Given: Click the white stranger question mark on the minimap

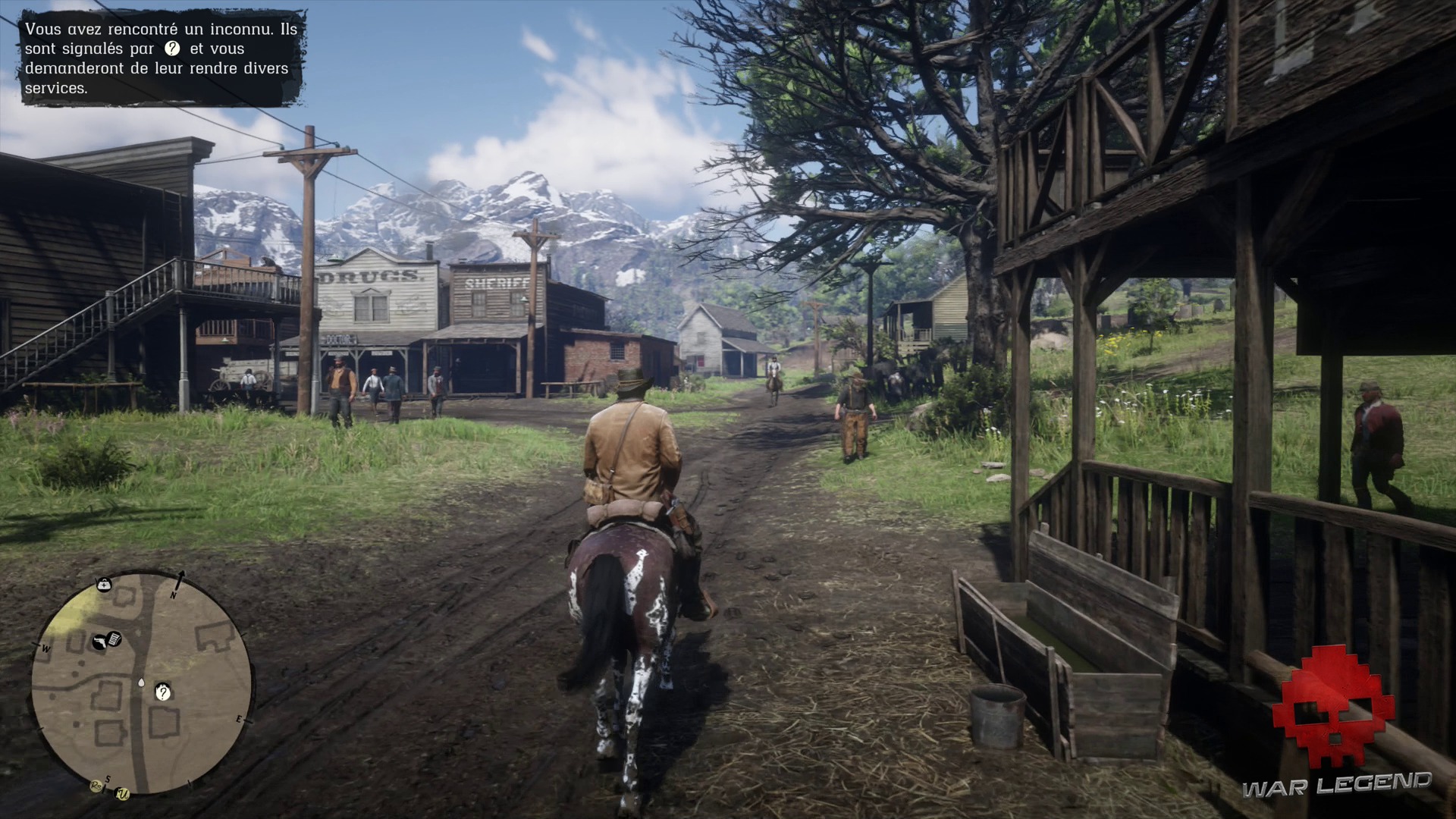Looking at the screenshot, I should 163,692.
